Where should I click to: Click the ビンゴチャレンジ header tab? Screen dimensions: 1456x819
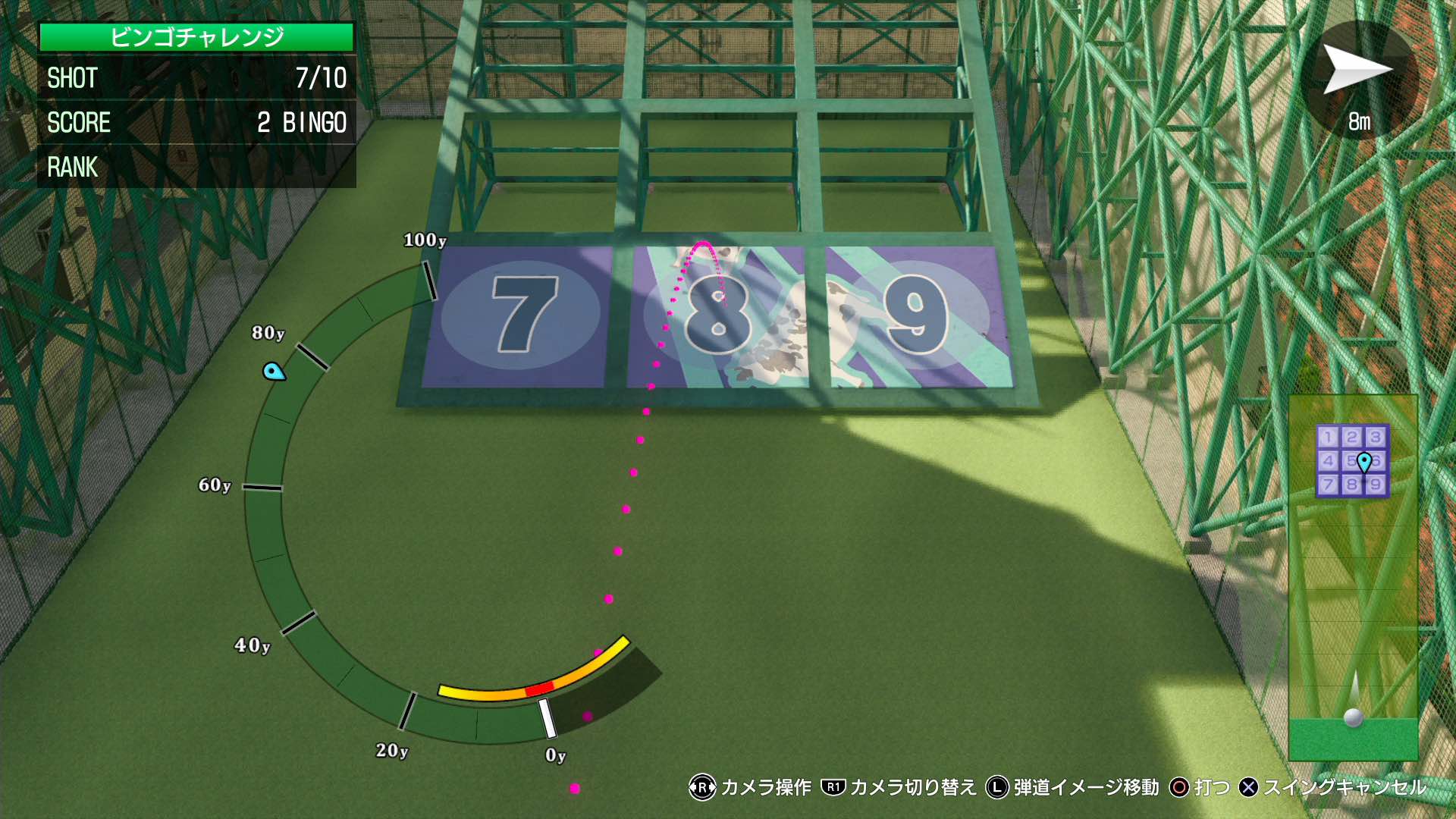(197, 34)
